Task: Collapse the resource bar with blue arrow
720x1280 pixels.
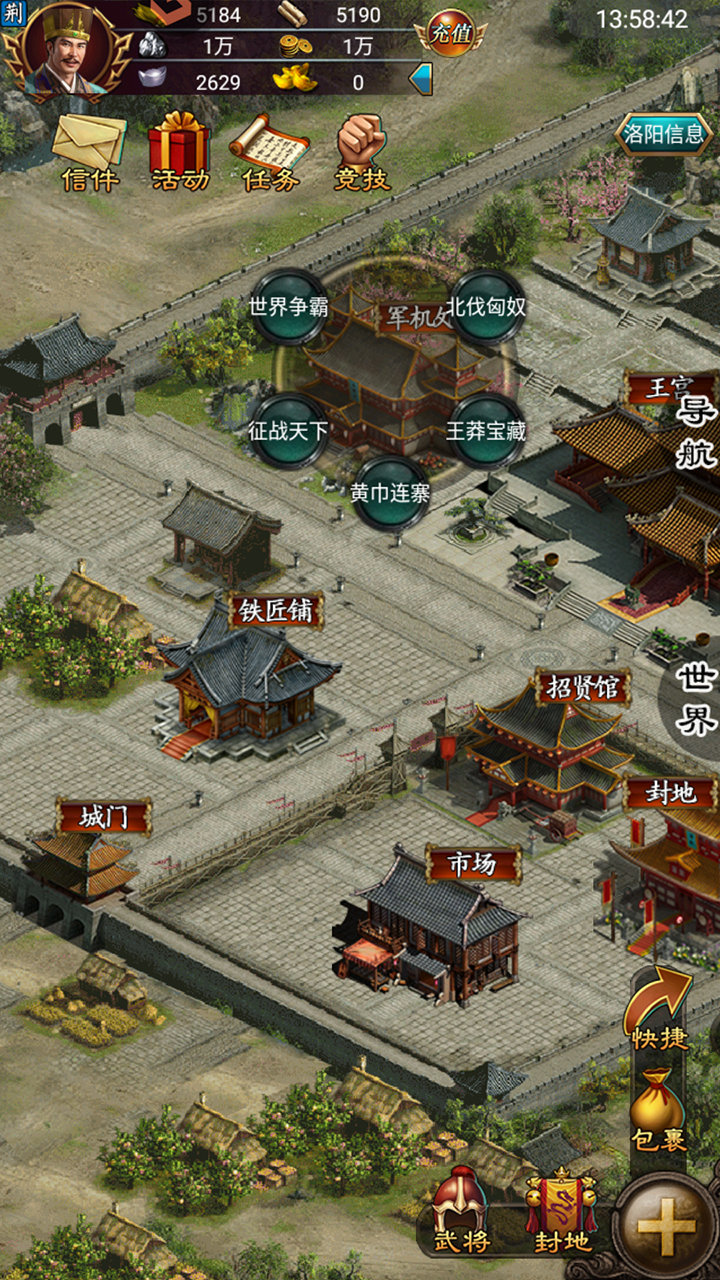Action: [x=421, y=79]
